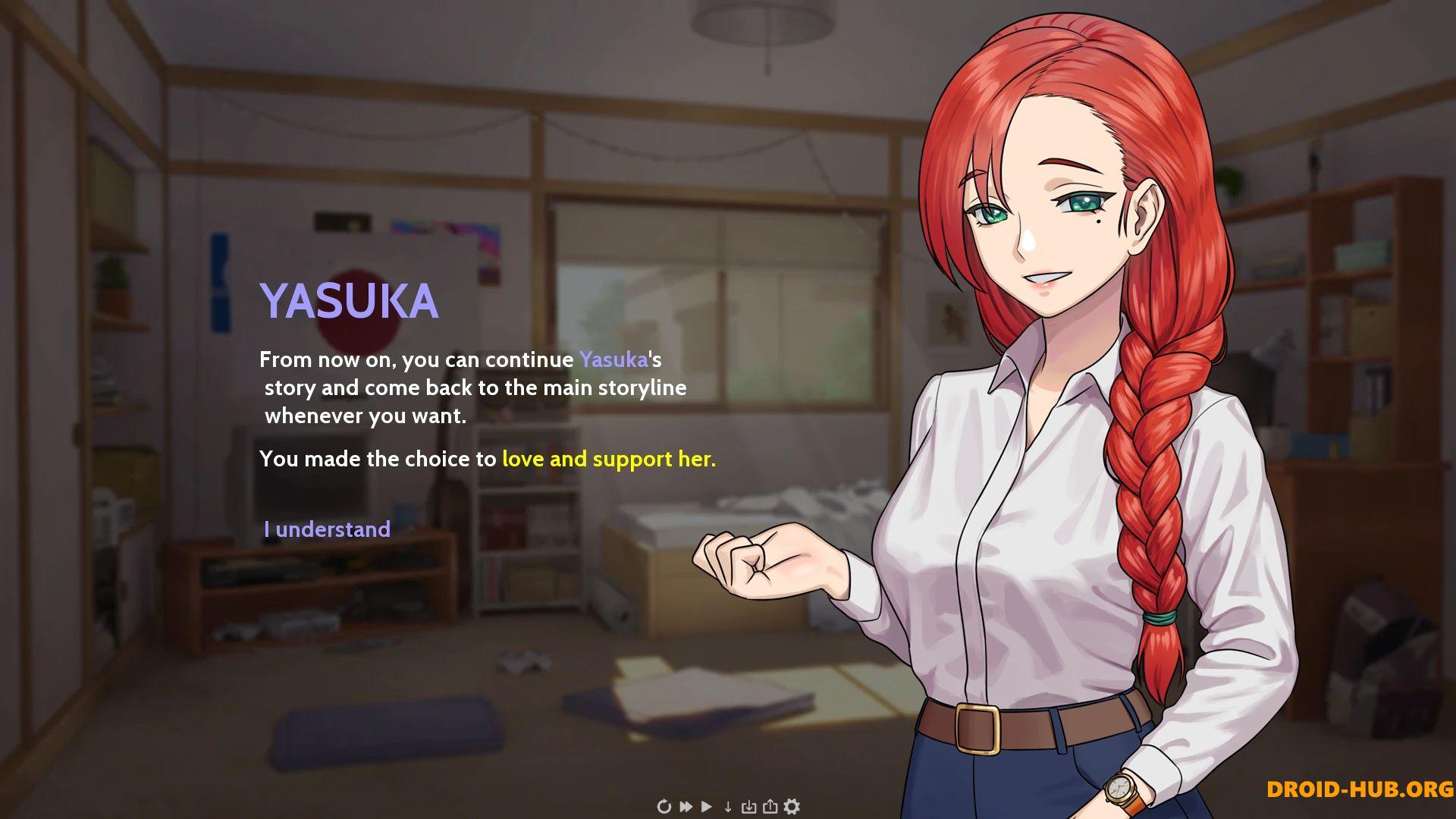Open the save icon with tray and down arrow
The image size is (1456, 819).
748,806
